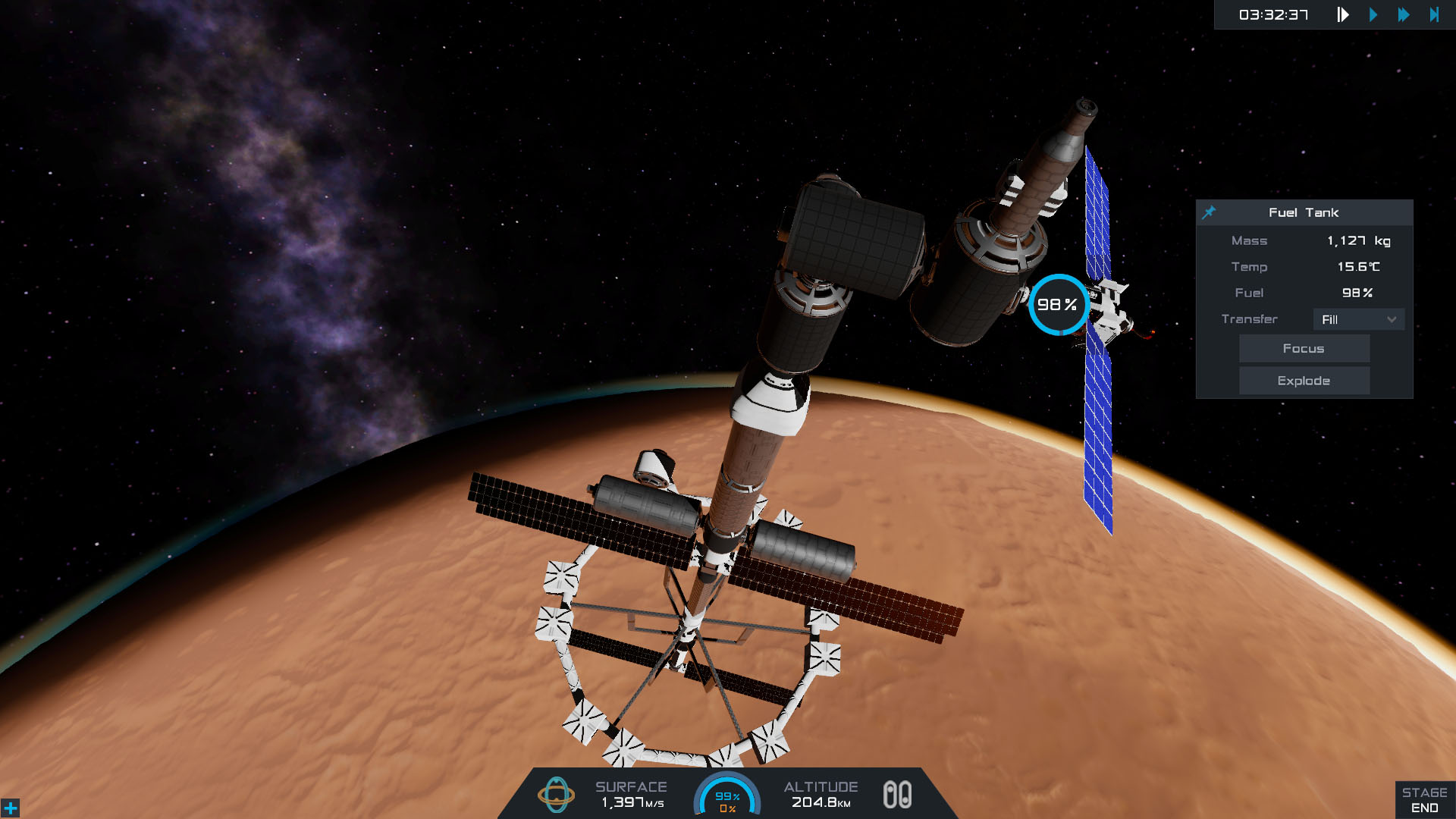Open the navigation sphere orbit icon
Image resolution: width=1456 pixels, height=819 pixels.
556,795
